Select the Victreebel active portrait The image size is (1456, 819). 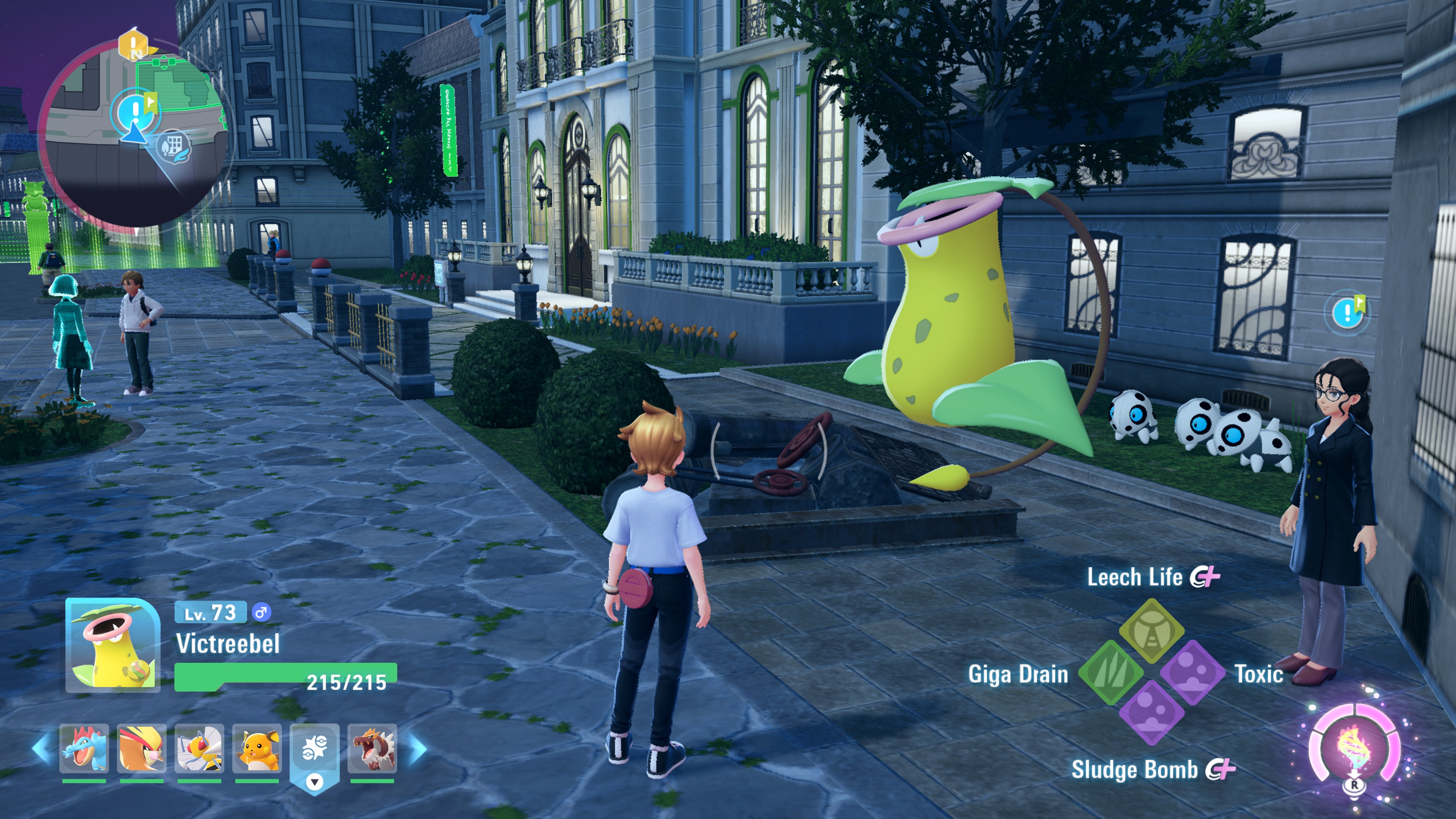[x=113, y=645]
